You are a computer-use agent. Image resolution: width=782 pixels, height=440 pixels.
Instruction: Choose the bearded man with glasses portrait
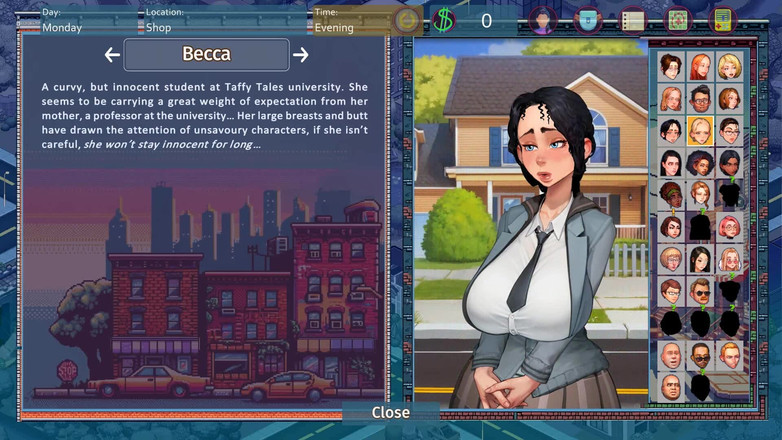click(700, 99)
